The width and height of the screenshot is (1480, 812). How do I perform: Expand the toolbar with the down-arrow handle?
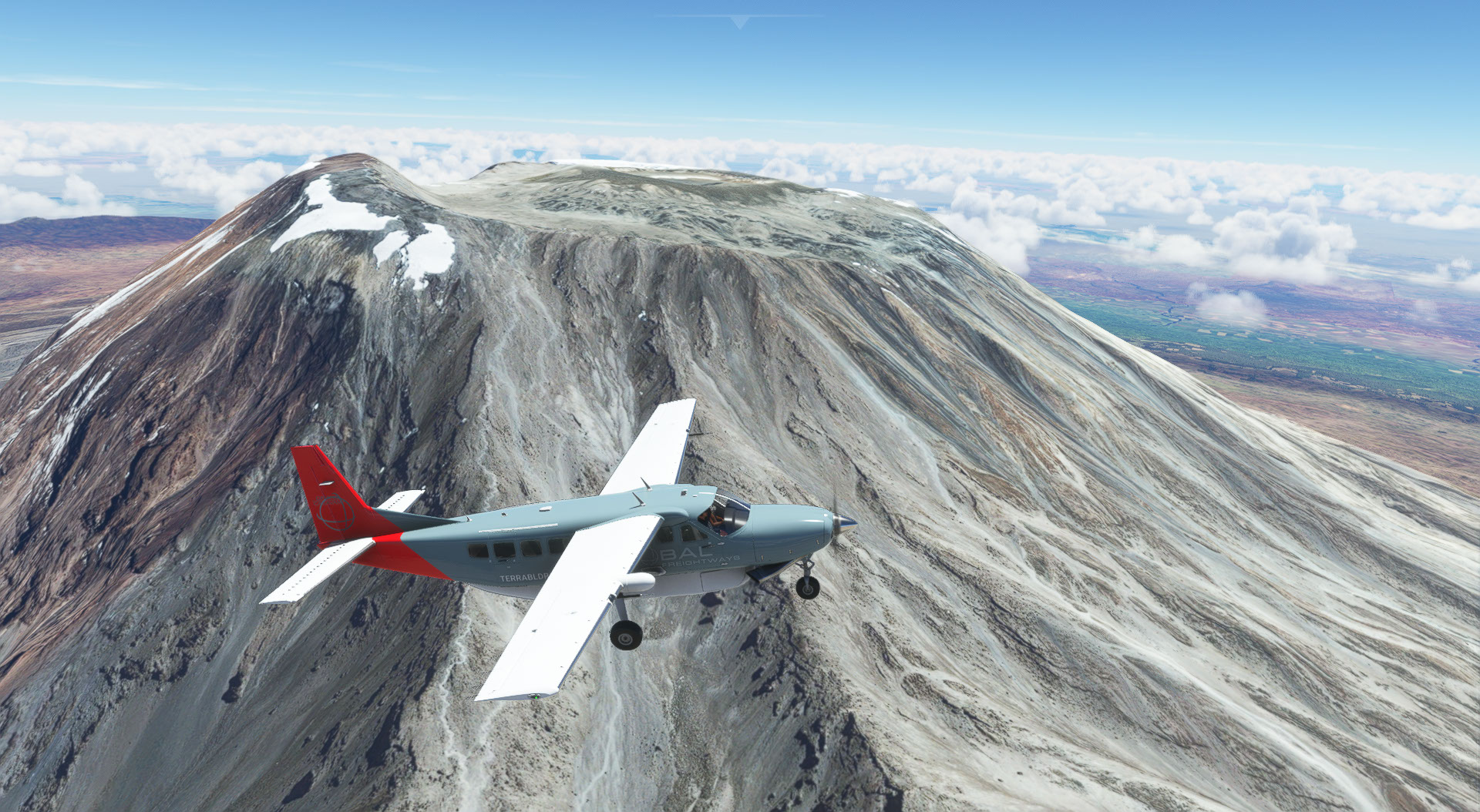click(x=739, y=22)
